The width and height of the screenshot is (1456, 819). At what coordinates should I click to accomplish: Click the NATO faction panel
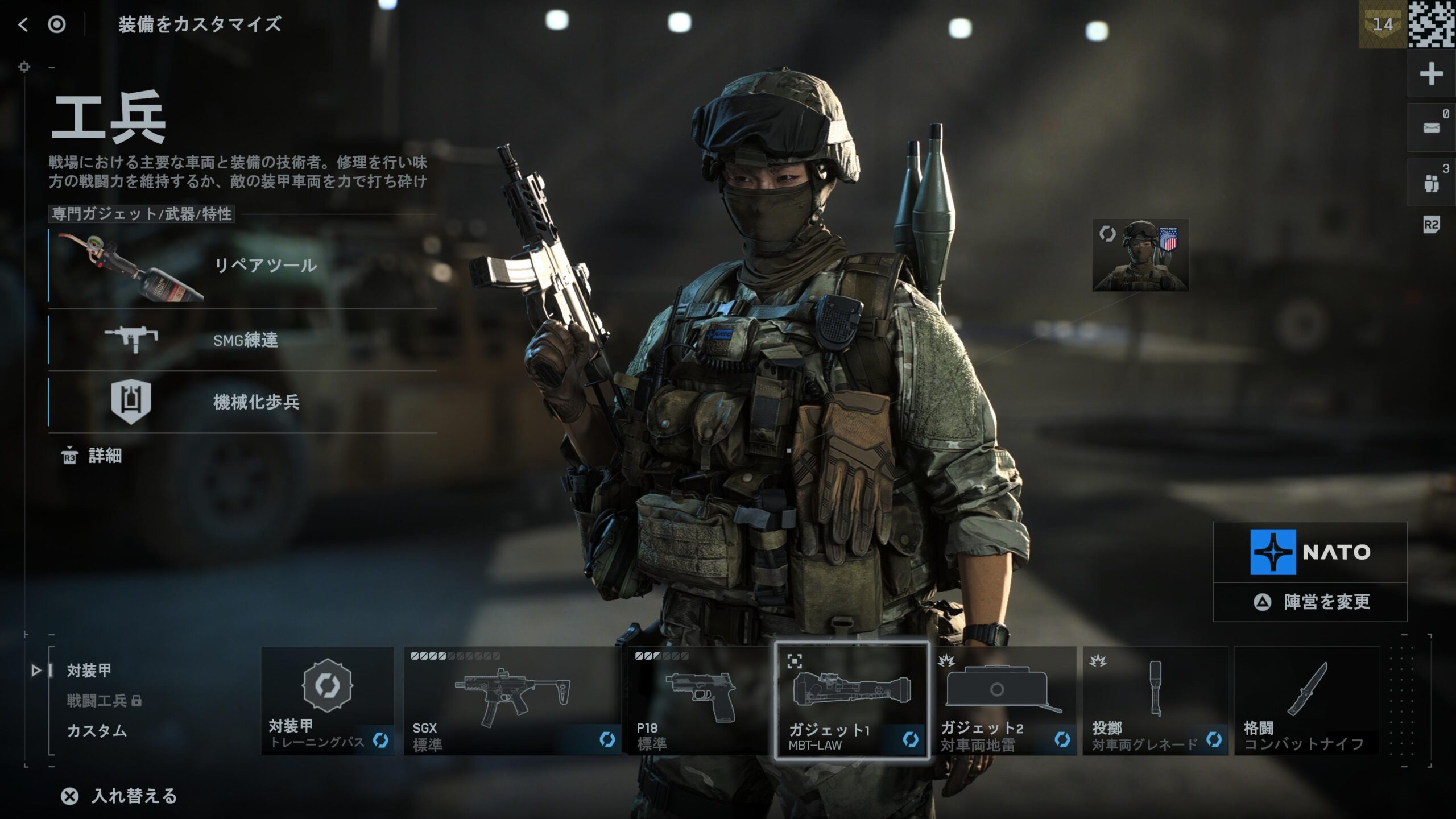tap(1310, 552)
